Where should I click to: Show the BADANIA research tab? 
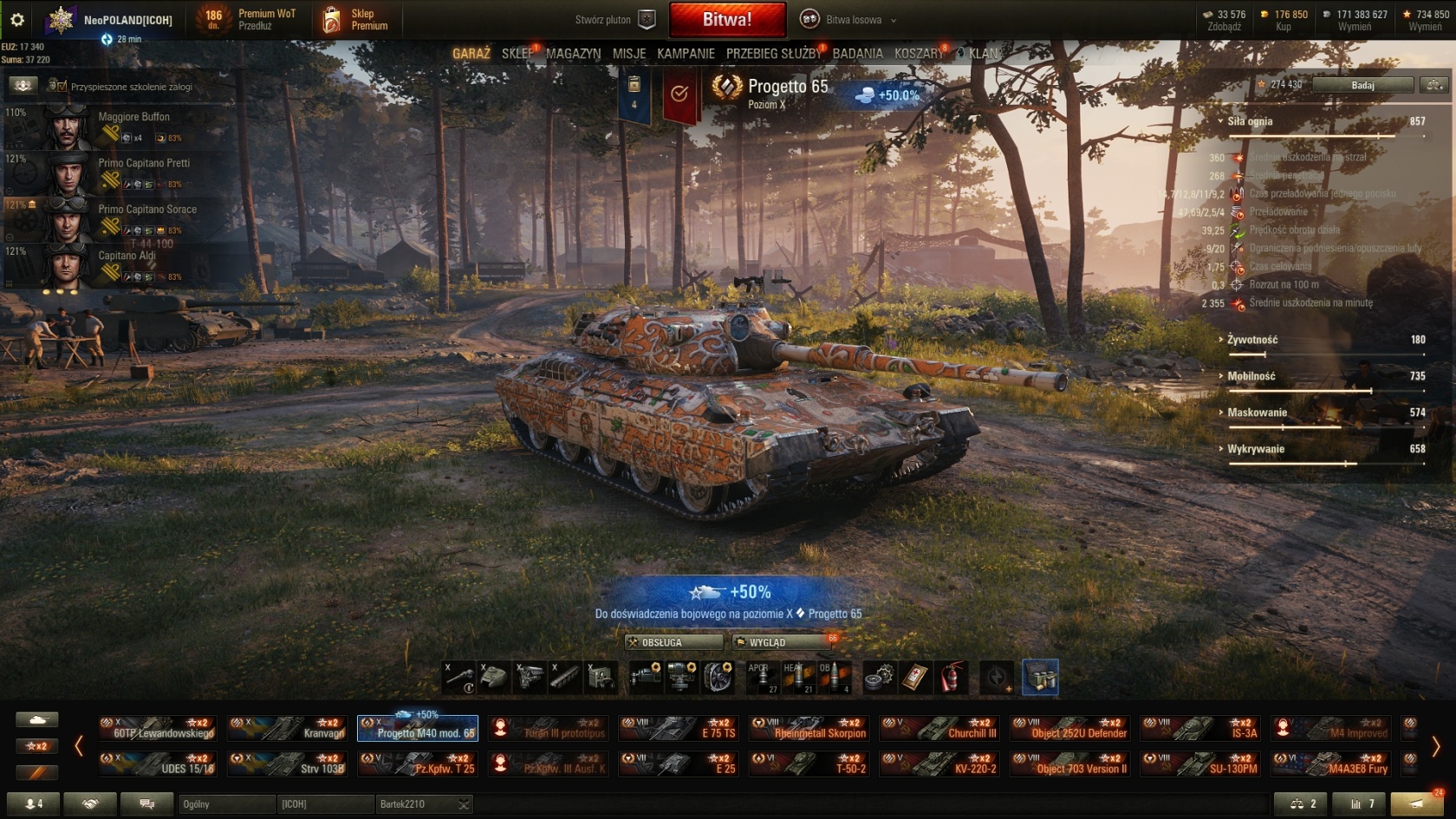[x=857, y=54]
